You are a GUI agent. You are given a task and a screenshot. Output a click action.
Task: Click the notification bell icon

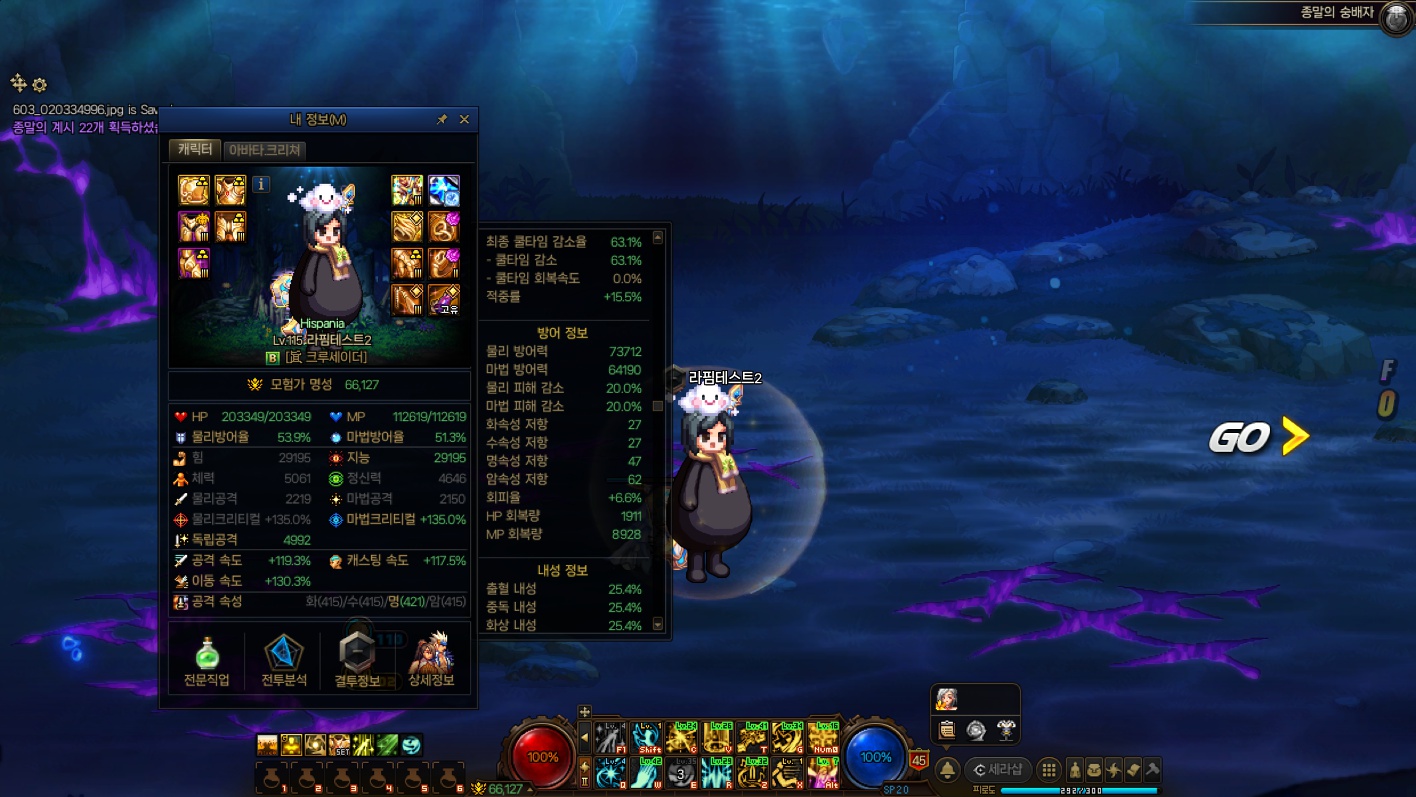(x=947, y=770)
